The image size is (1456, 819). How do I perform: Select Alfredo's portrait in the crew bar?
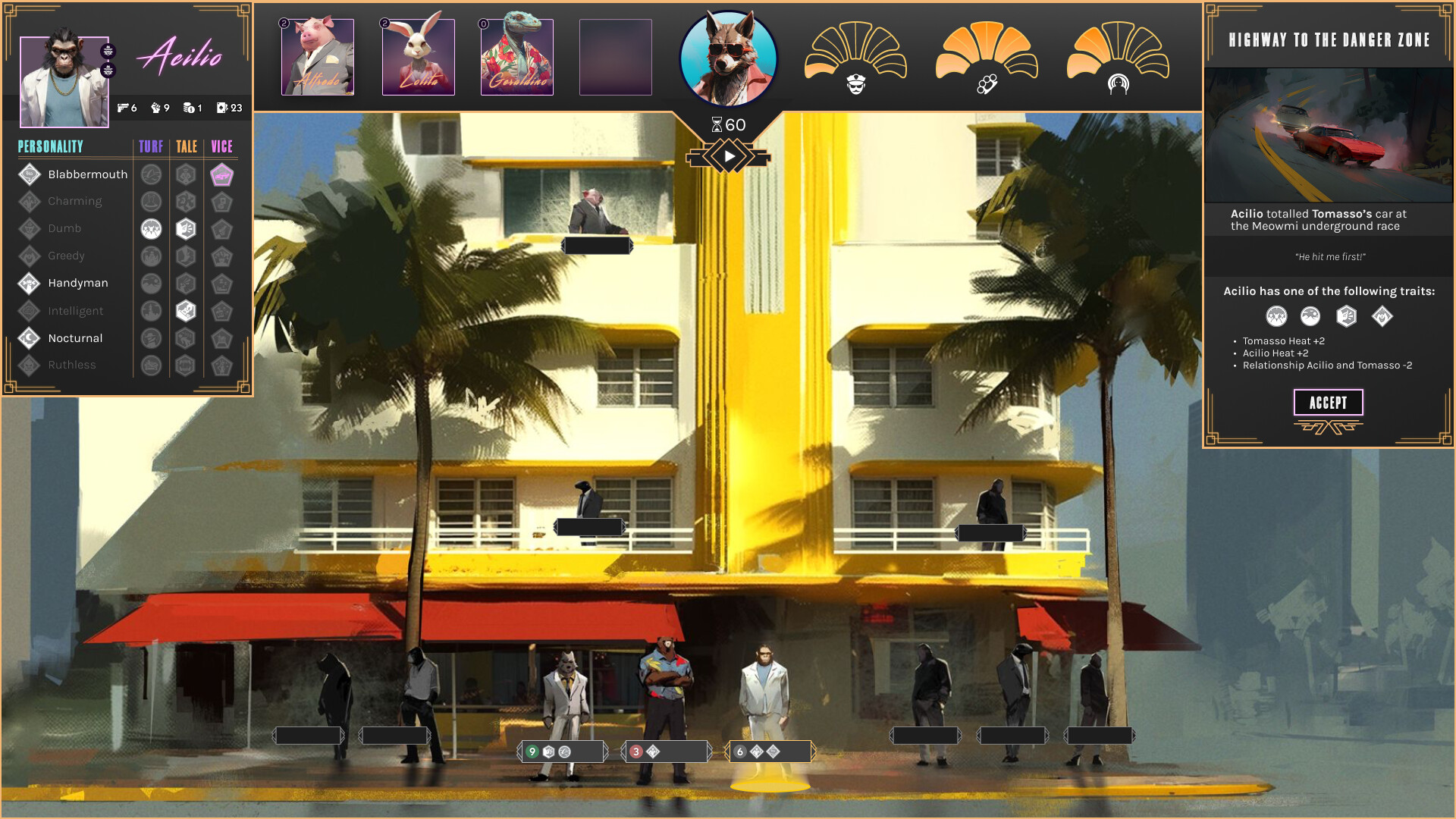pyautogui.click(x=318, y=57)
